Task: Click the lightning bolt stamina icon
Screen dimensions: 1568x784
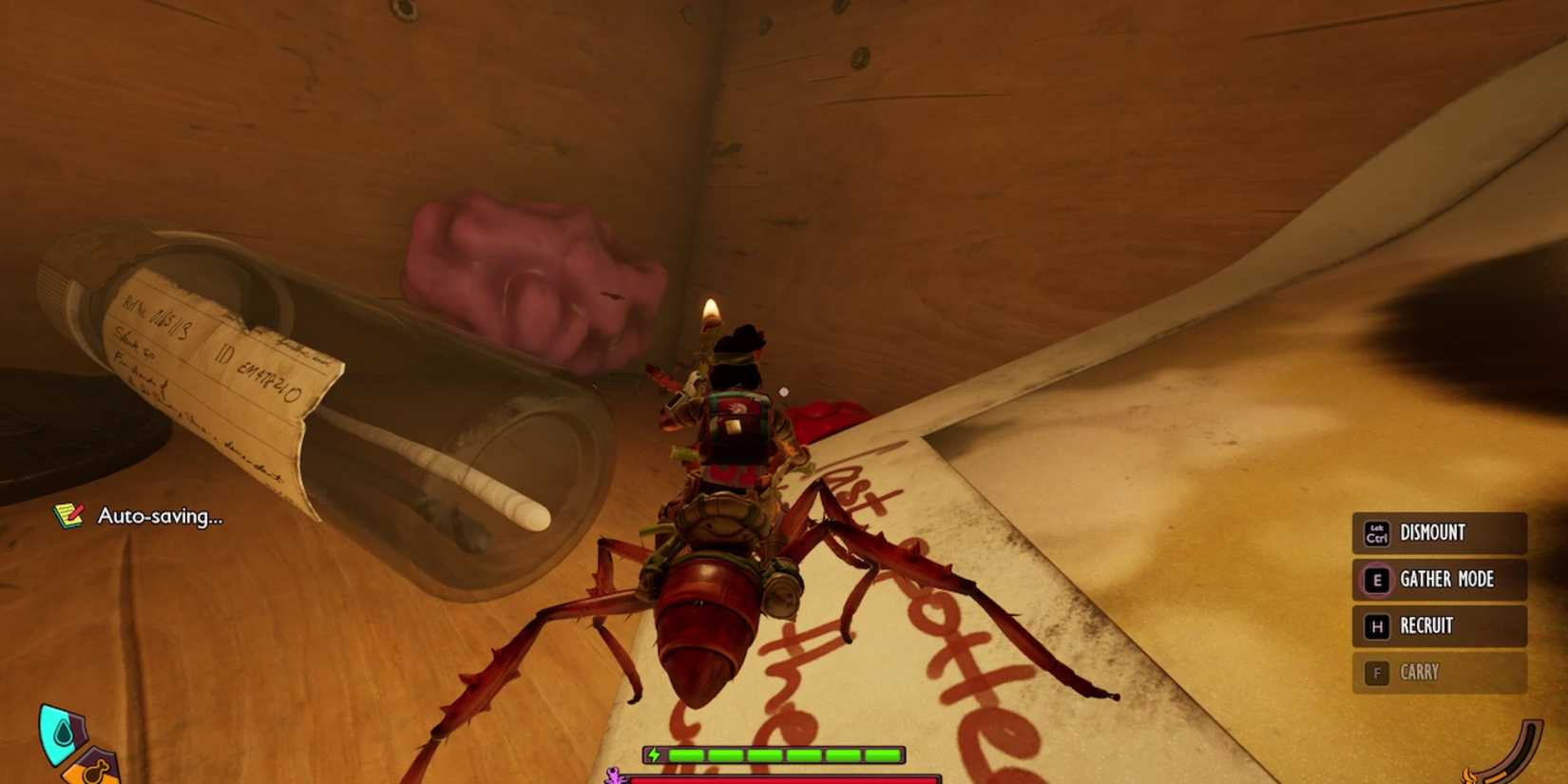Action: click(656, 753)
